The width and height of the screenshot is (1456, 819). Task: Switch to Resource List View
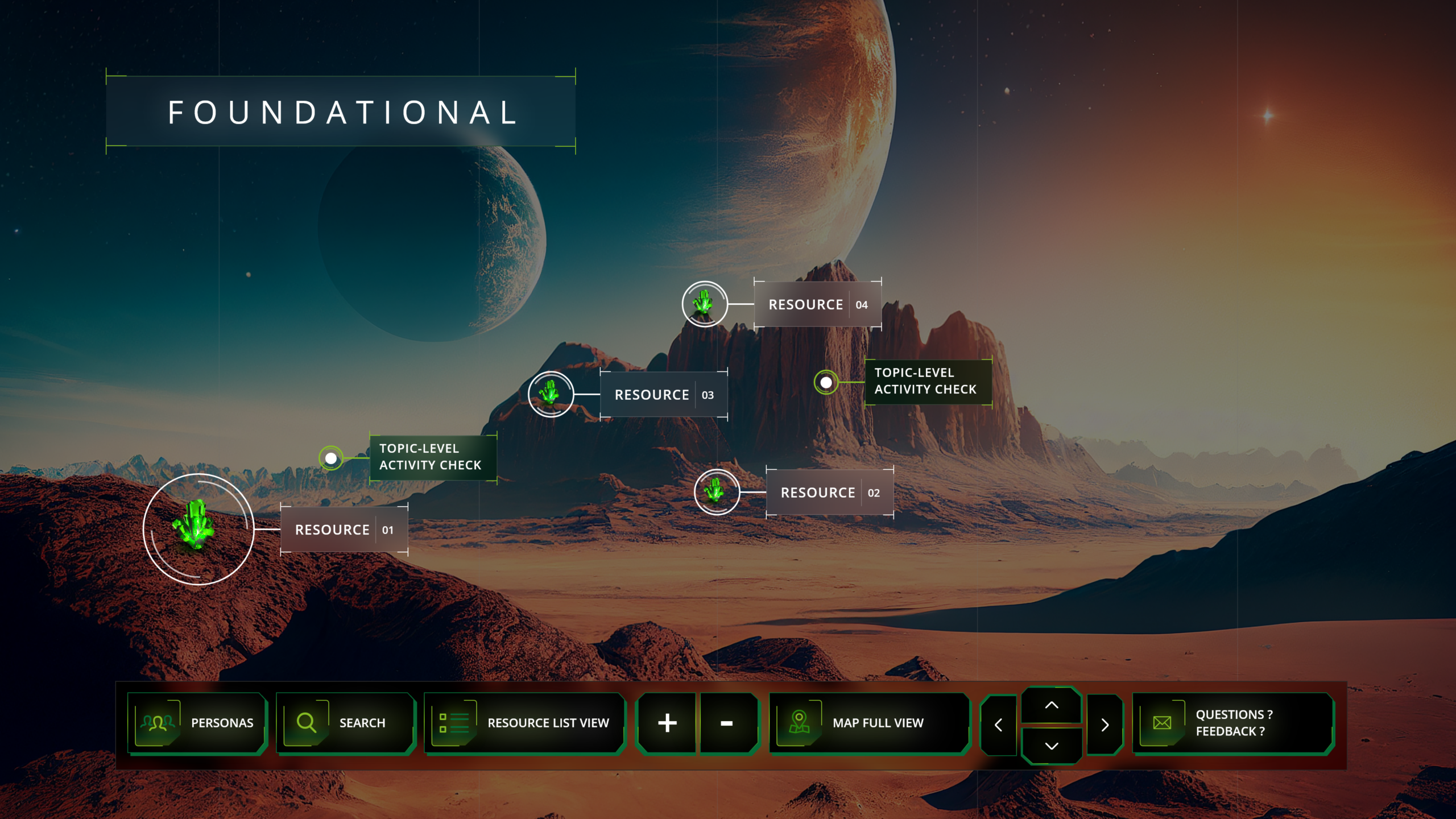pyautogui.click(x=524, y=723)
